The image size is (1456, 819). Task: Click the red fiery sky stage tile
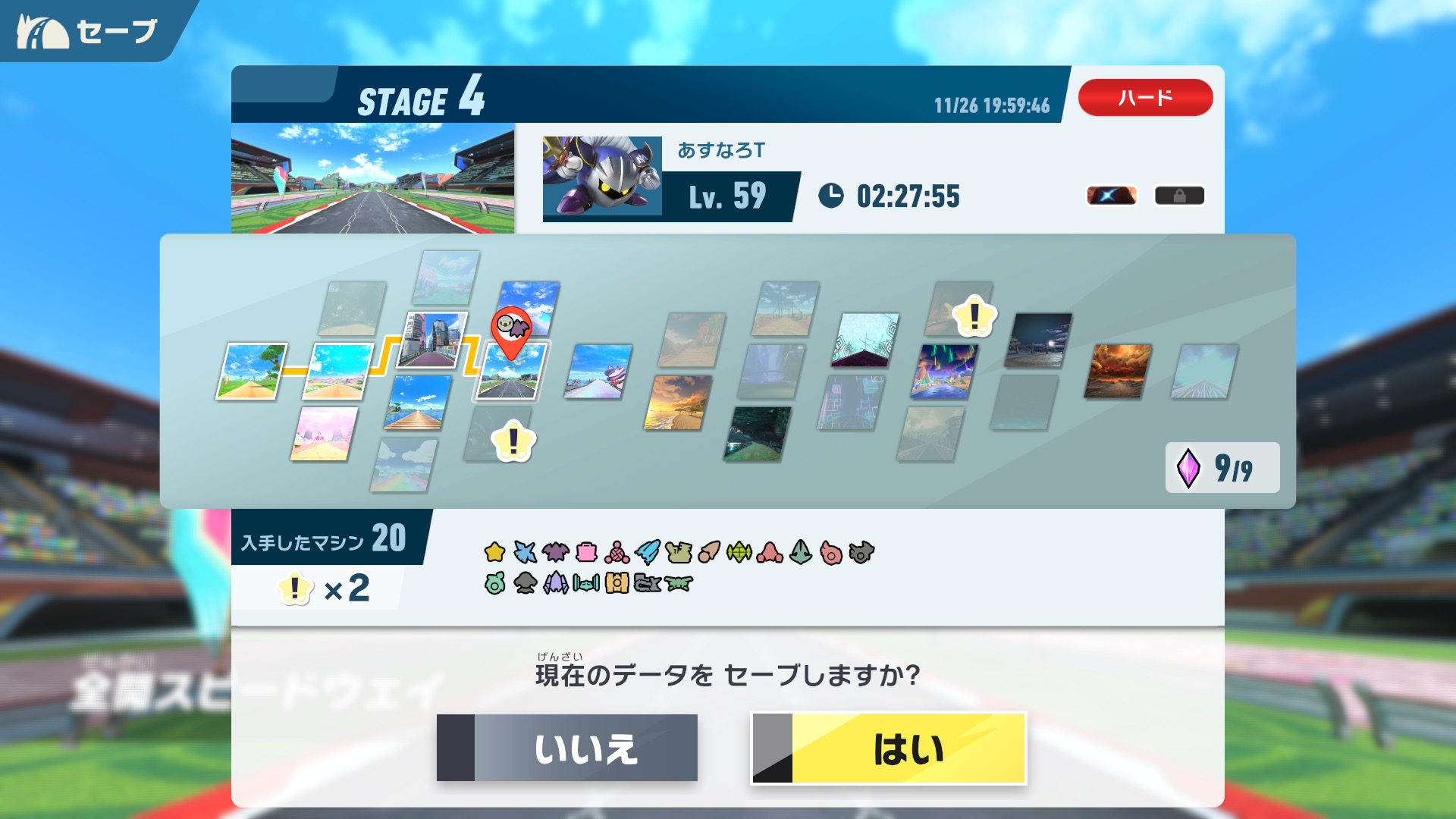(1118, 372)
